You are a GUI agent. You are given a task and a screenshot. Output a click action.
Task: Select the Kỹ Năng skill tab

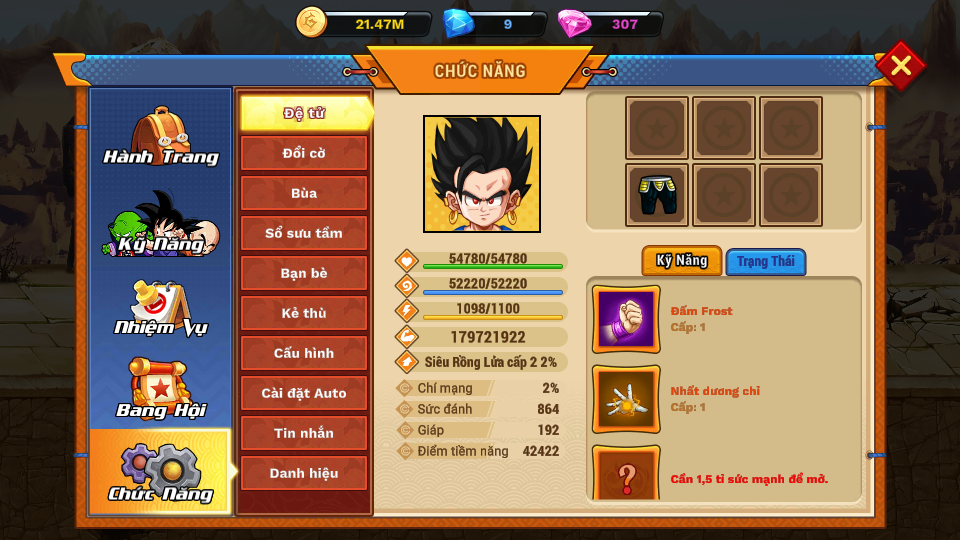tap(682, 261)
